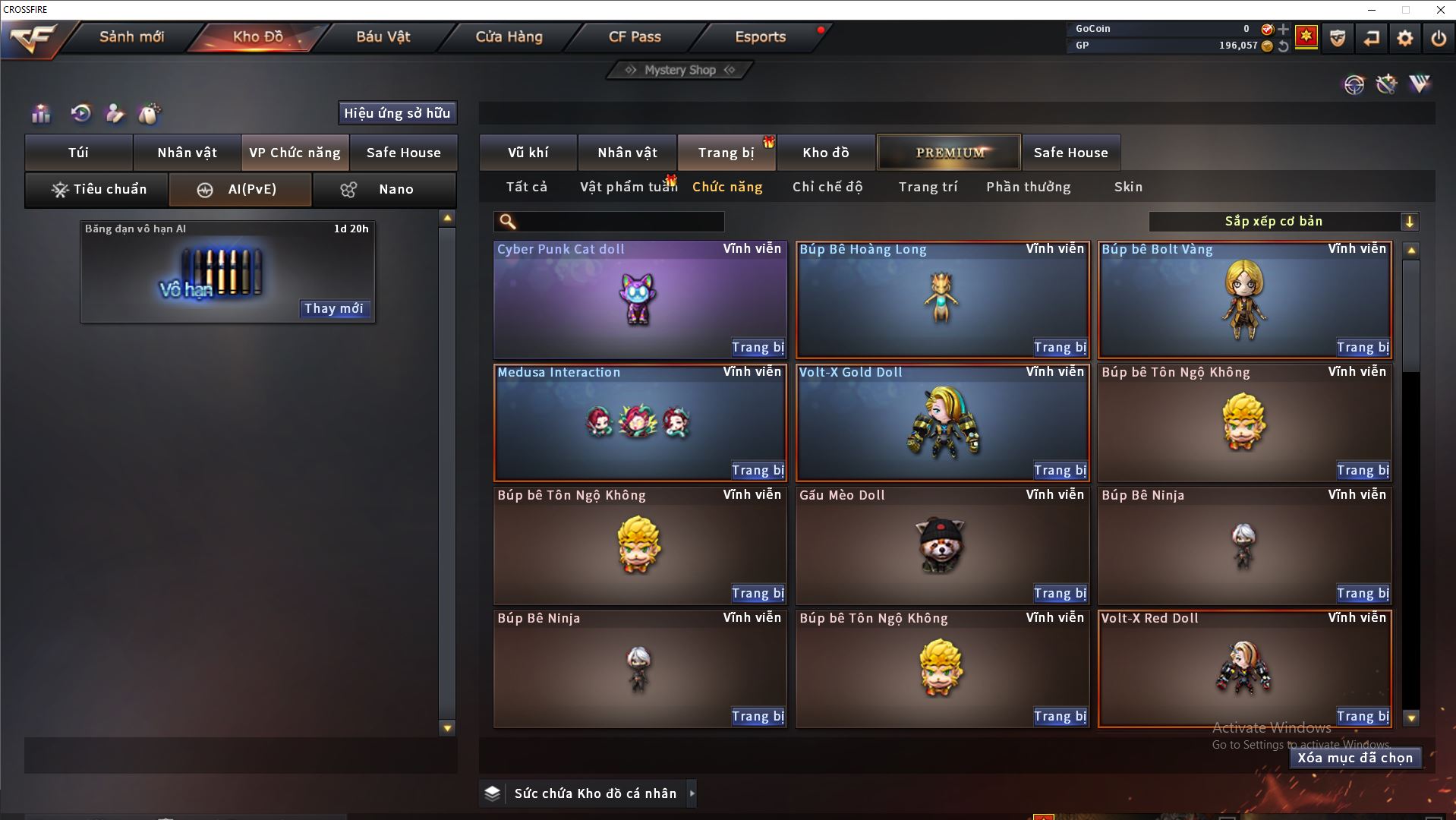Open the Sắp xếp cơ bản sort dropdown

1283,222
